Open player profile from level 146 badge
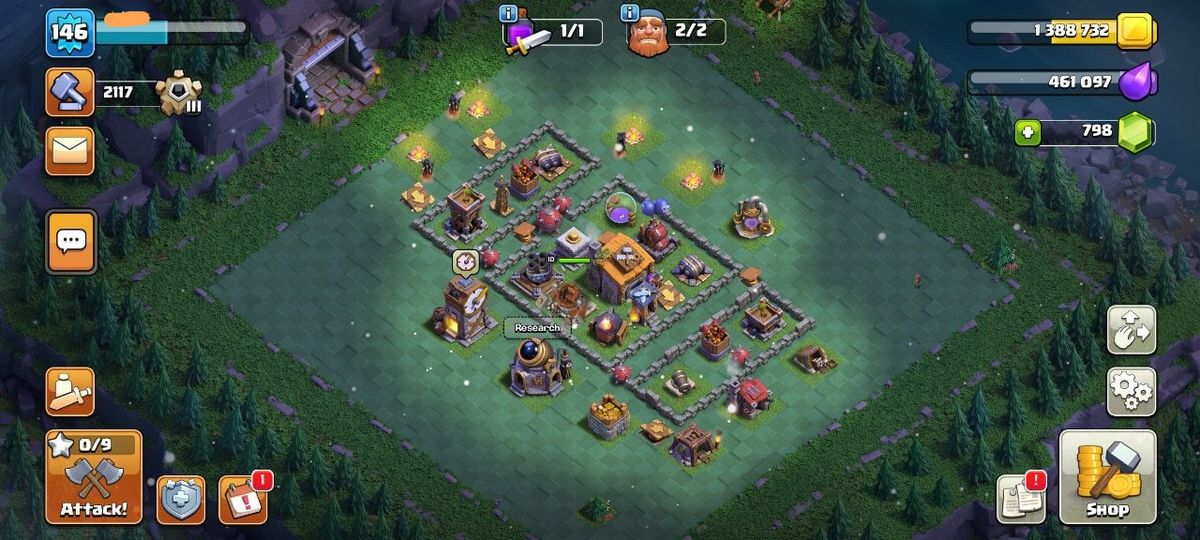 pos(70,33)
